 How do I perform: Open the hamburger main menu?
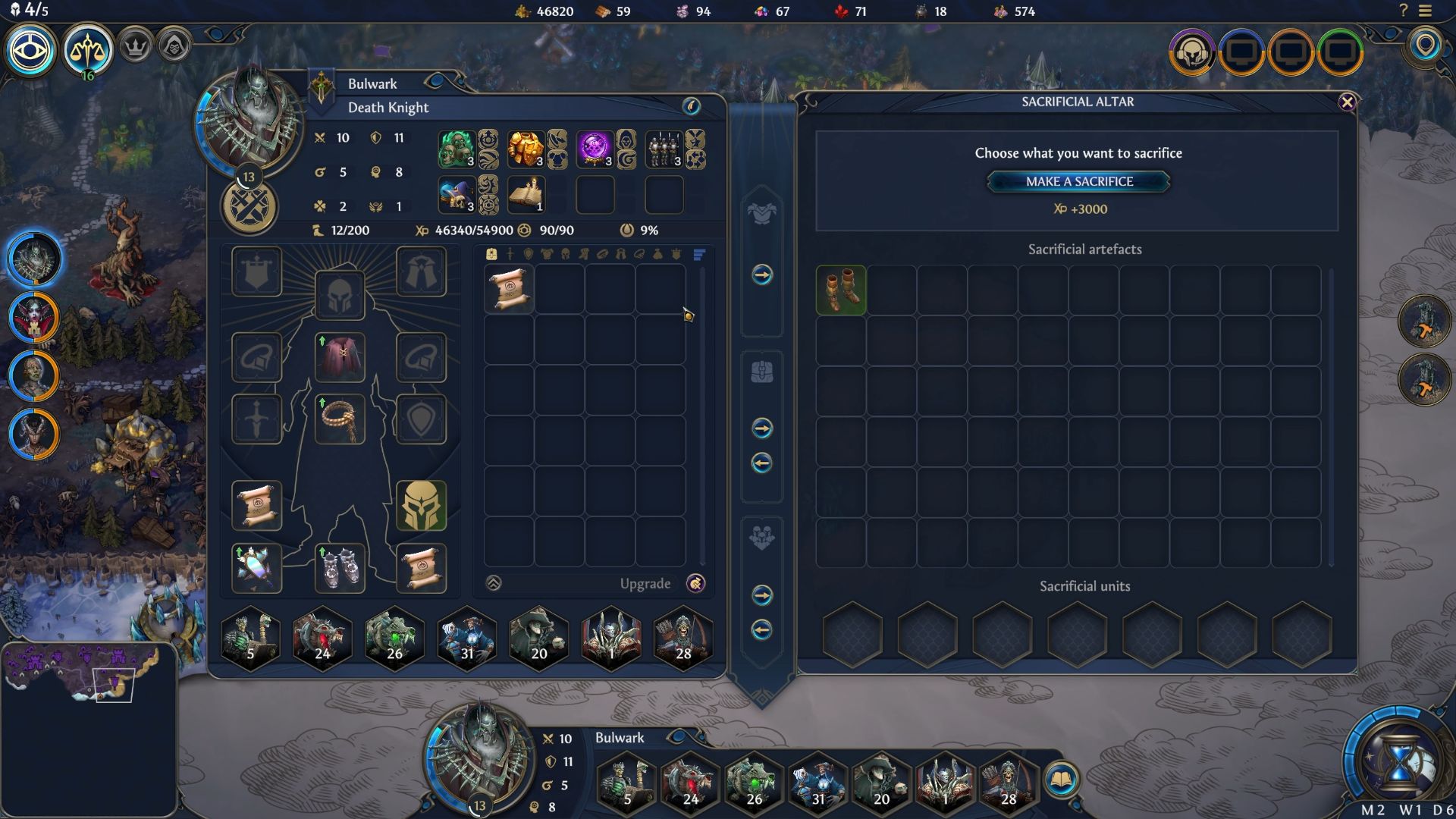(x=1426, y=11)
